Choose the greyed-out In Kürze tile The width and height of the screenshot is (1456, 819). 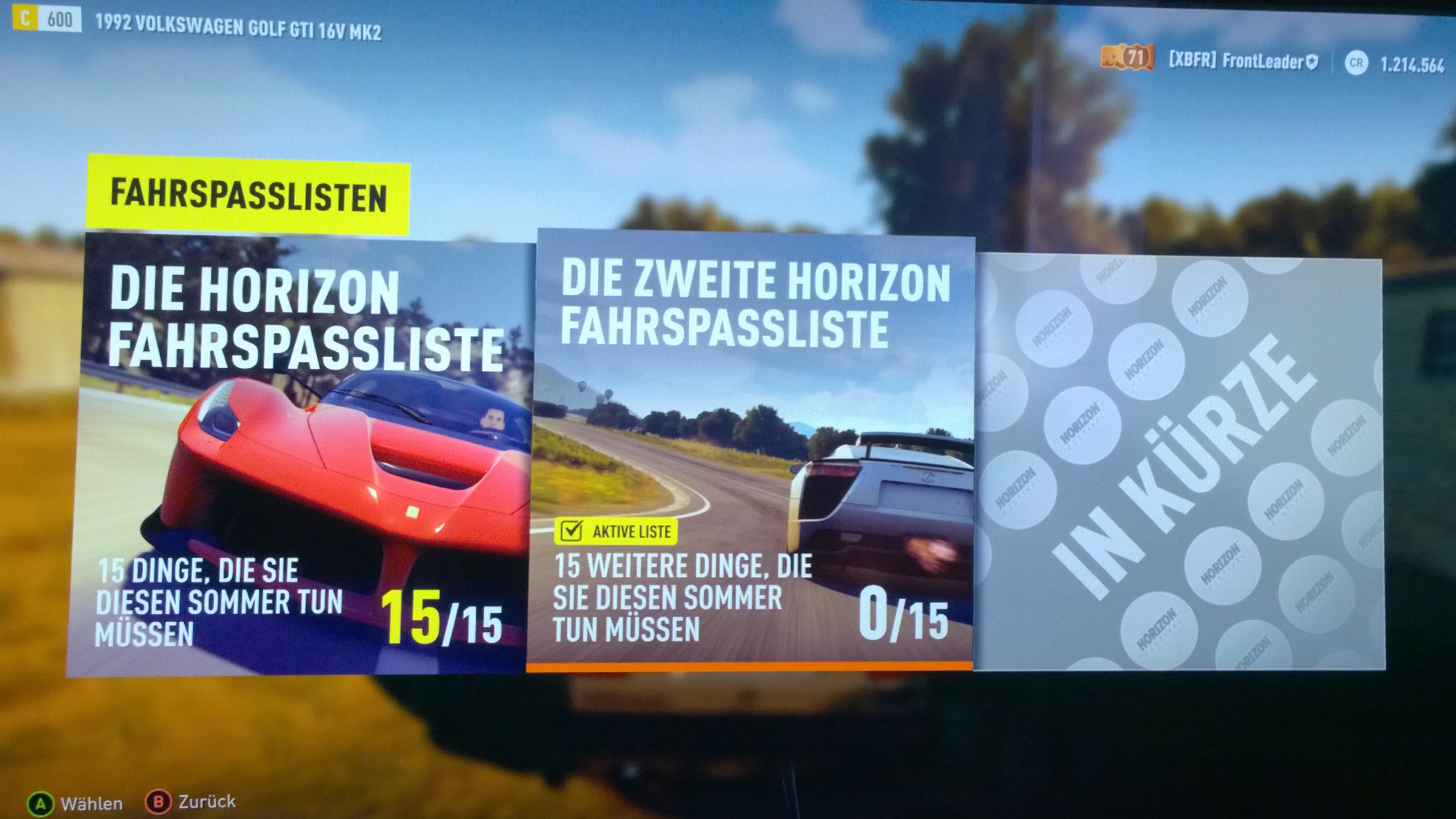pos(1180,464)
